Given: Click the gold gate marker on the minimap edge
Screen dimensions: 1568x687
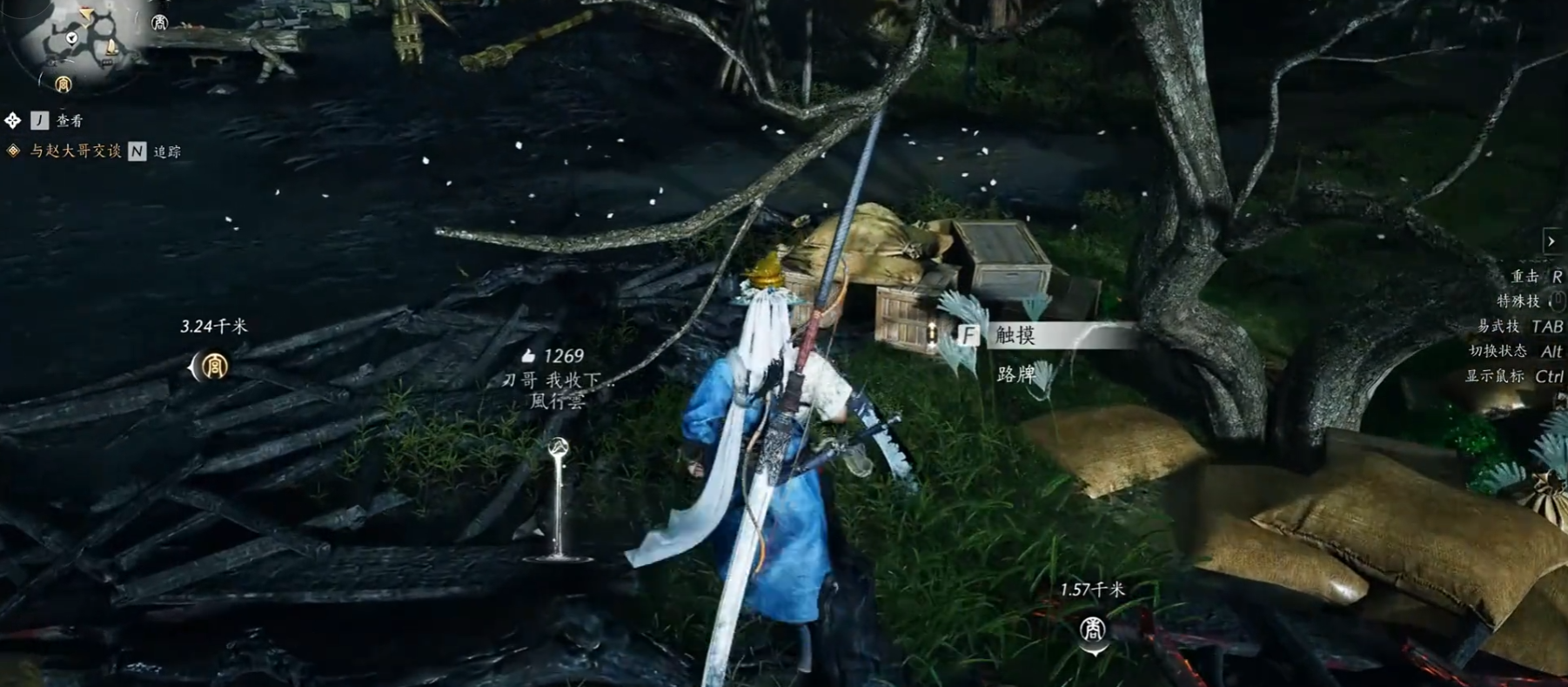Looking at the screenshot, I should click(x=63, y=84).
